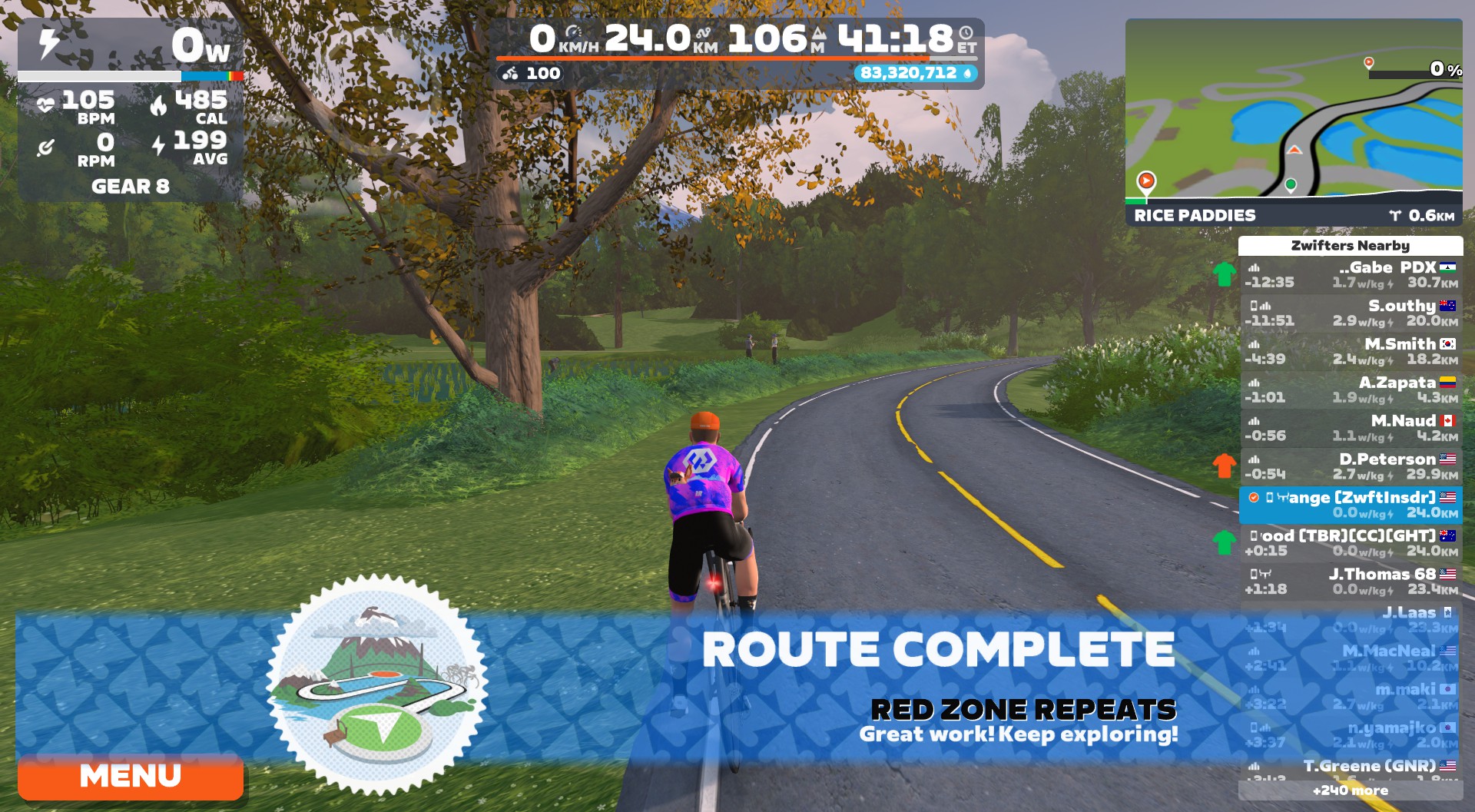Screen dimensions: 1475x812
Task: Choose D.Peterson in the rider list
Action: pos(1351,467)
